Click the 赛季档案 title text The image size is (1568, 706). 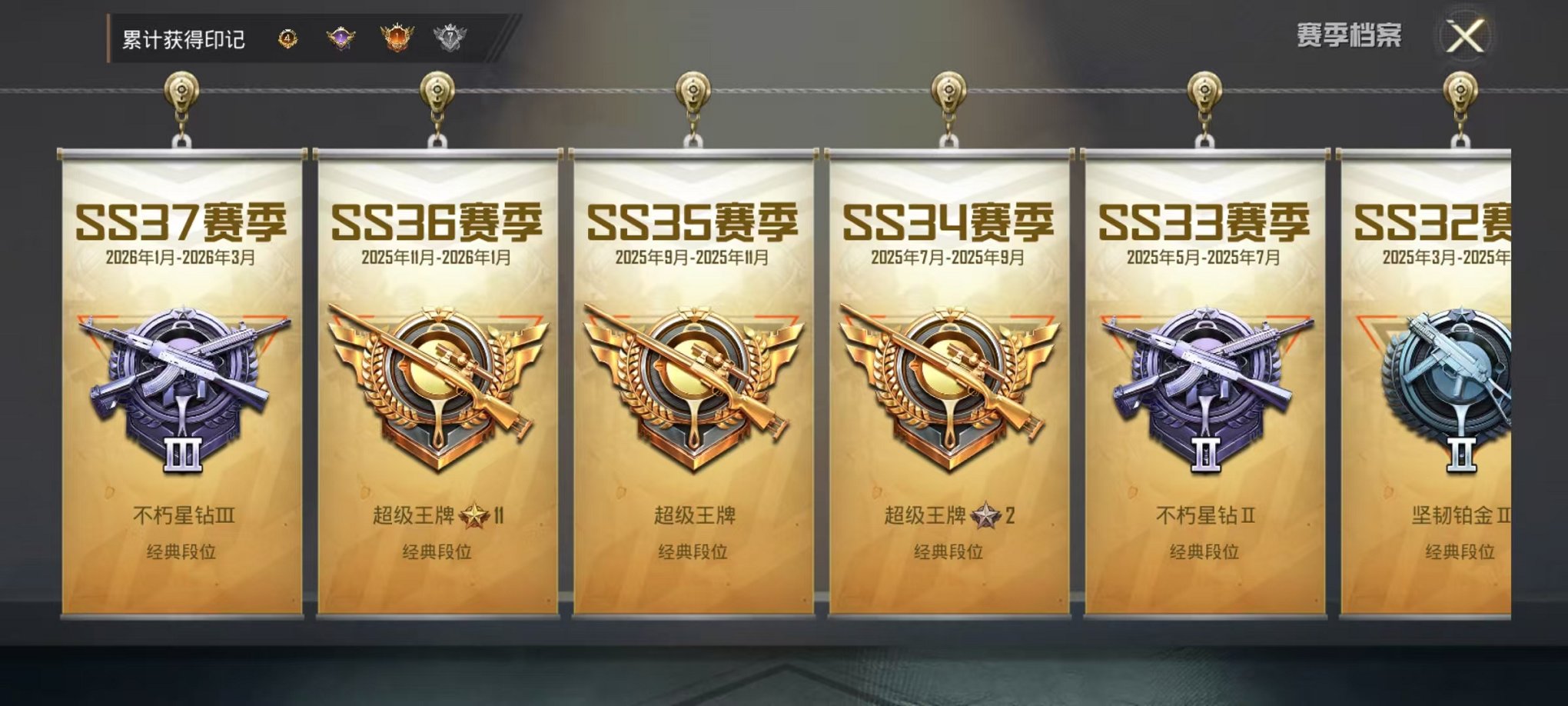(x=1349, y=35)
